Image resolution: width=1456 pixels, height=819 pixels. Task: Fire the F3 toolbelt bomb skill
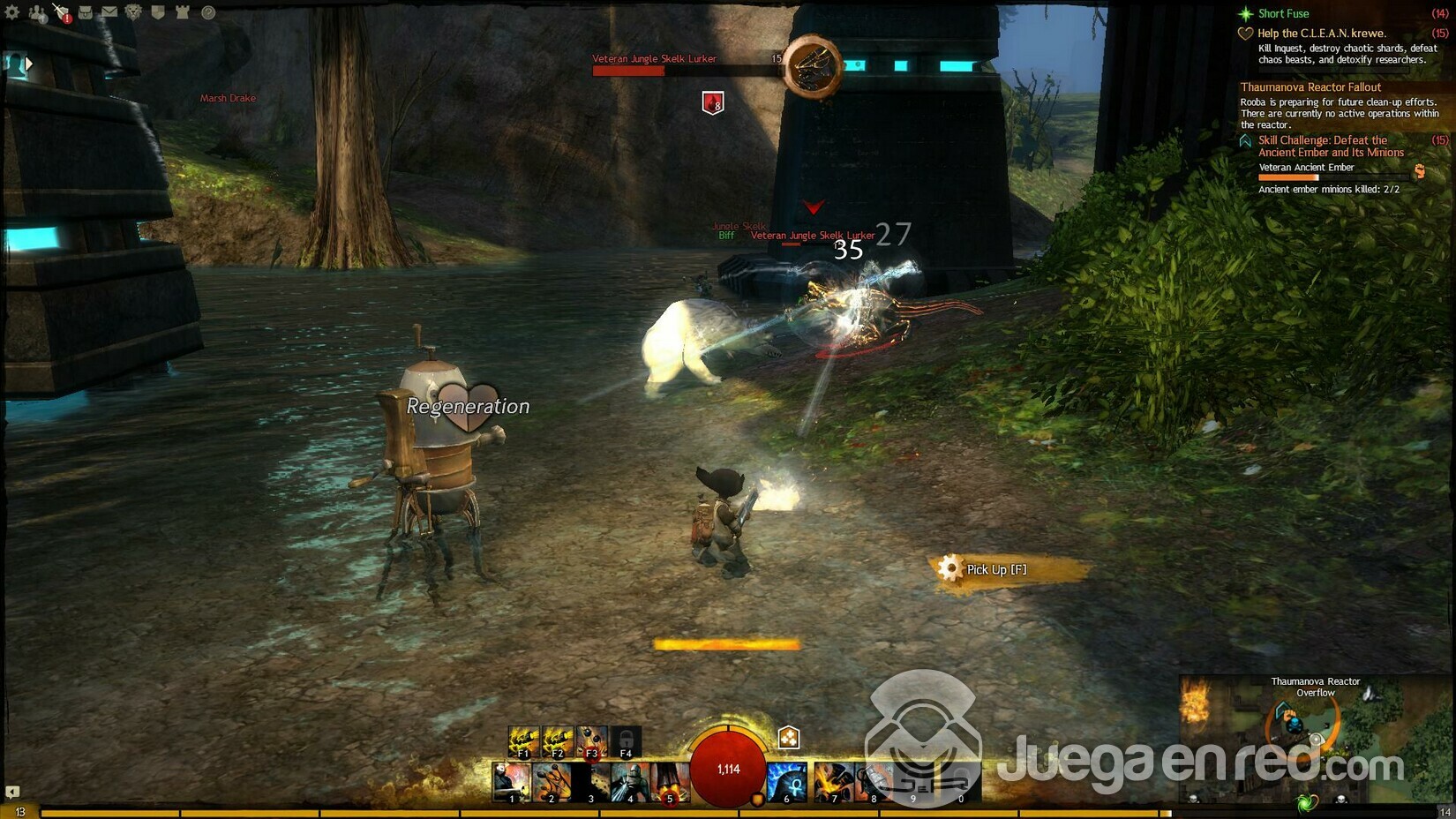point(591,741)
